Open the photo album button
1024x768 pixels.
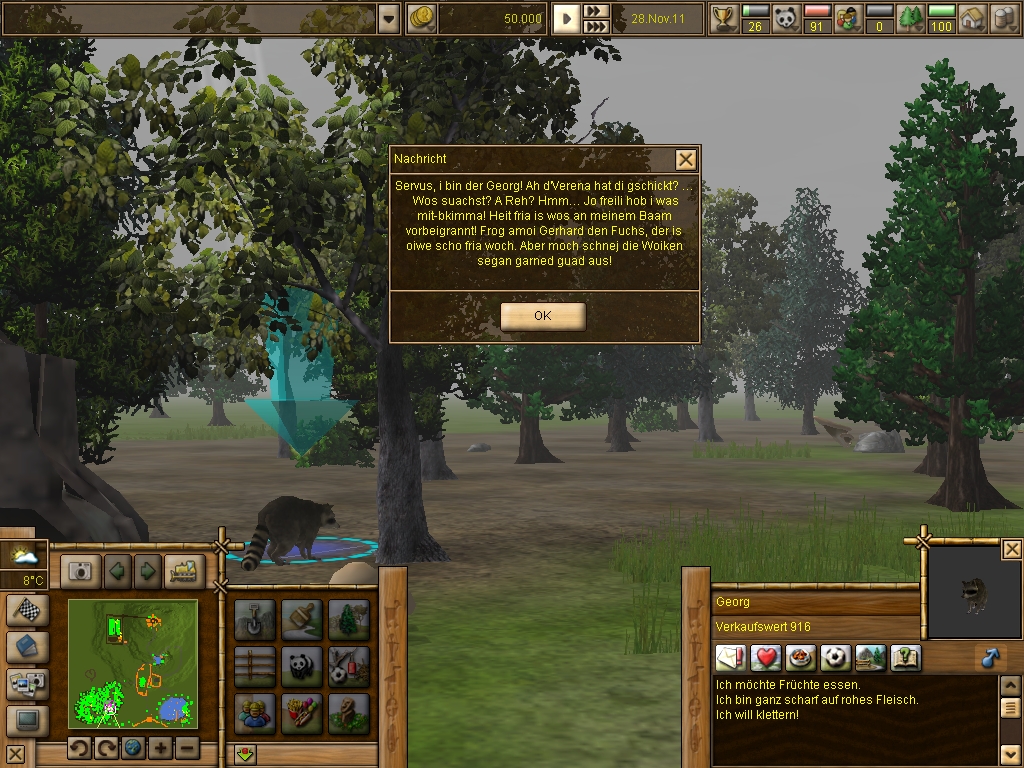25,684
